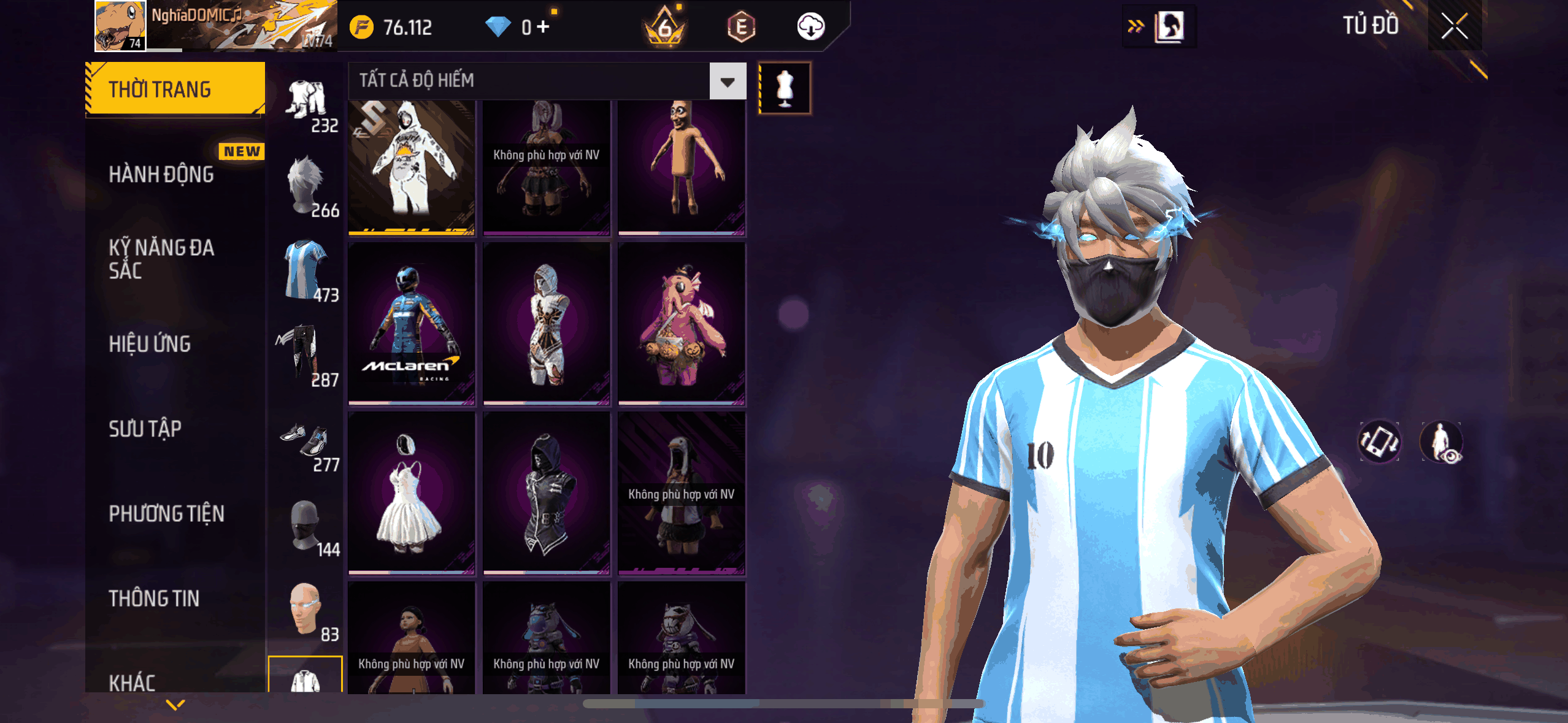Pick the pink dragon pumpkin costume
Image resolution: width=1568 pixels, height=723 pixels.
tap(681, 323)
